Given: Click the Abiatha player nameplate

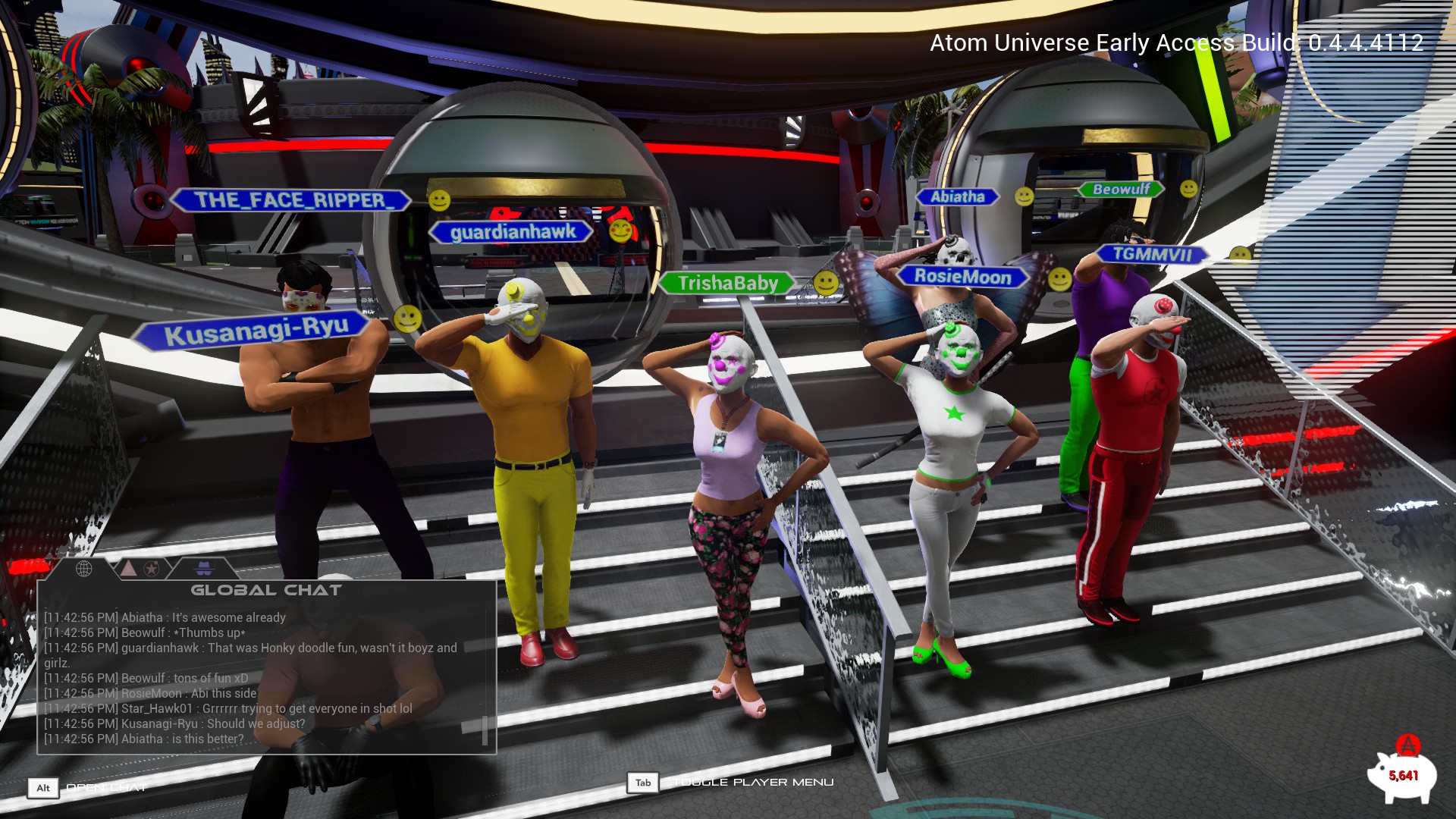Looking at the screenshot, I should 957,197.
